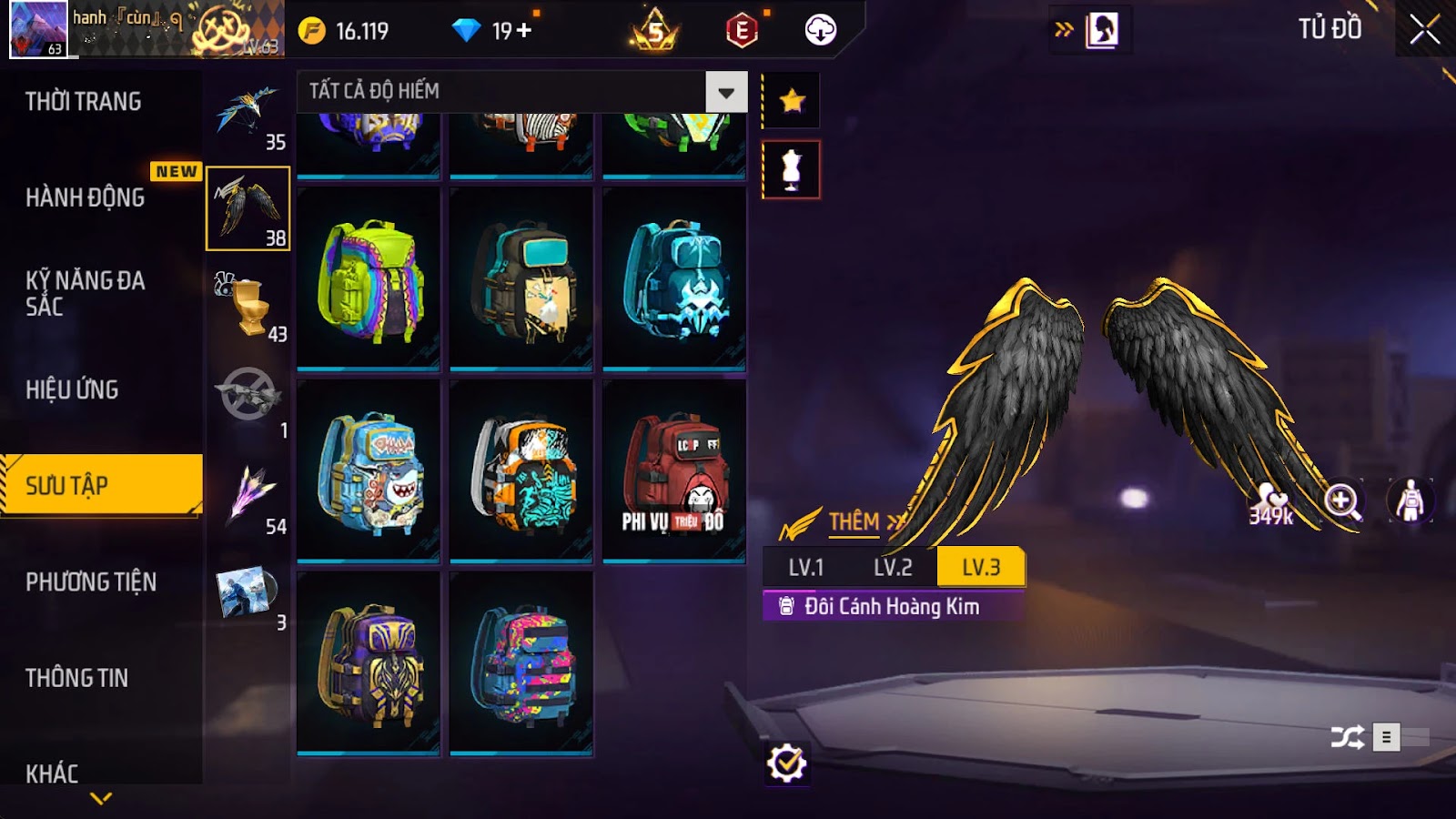Open Kỹ Năng Đa Sắc section
The height and width of the screenshot is (819, 1456).
point(85,292)
